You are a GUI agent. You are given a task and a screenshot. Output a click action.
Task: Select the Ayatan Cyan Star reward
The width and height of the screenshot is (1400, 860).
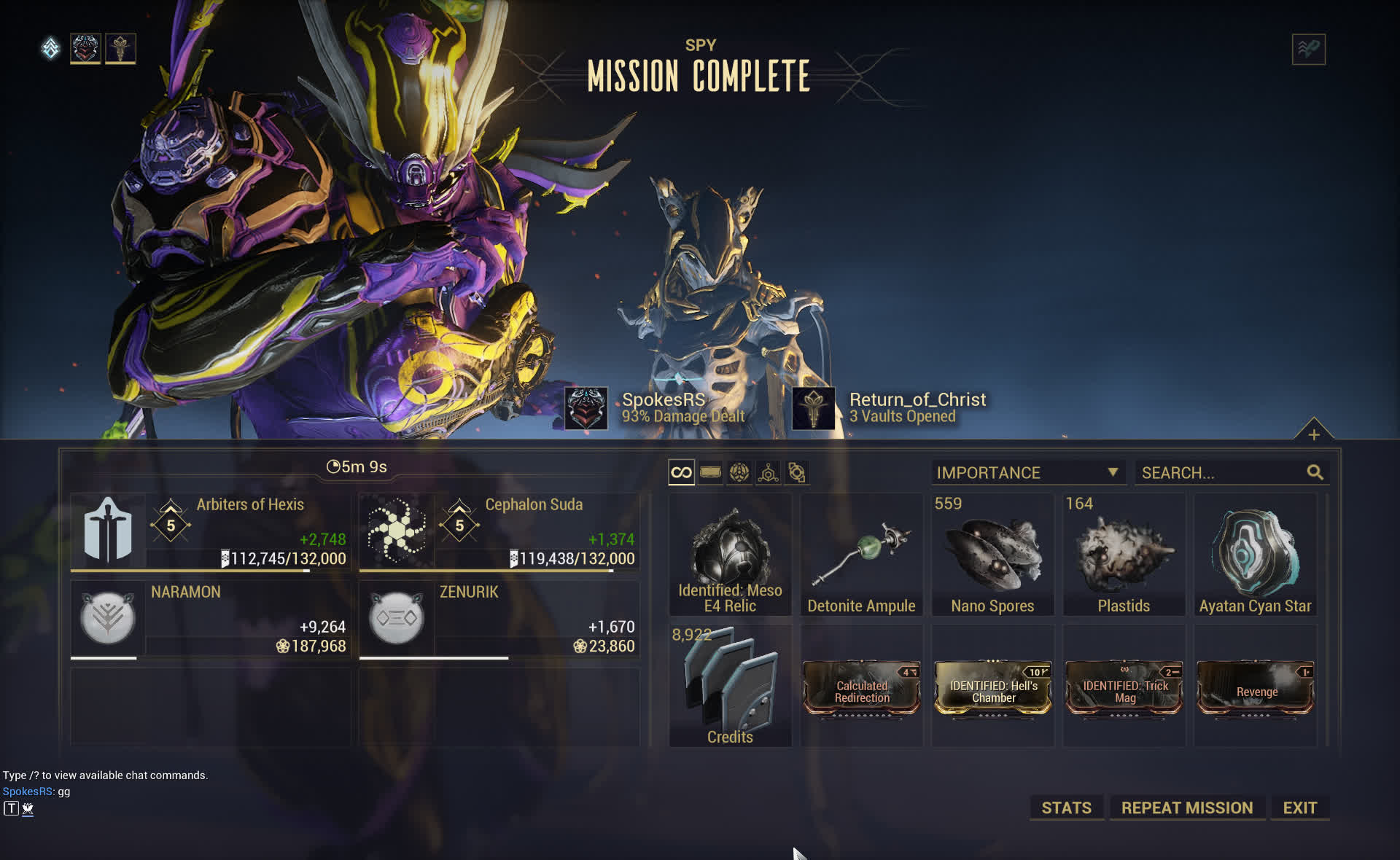(1255, 555)
